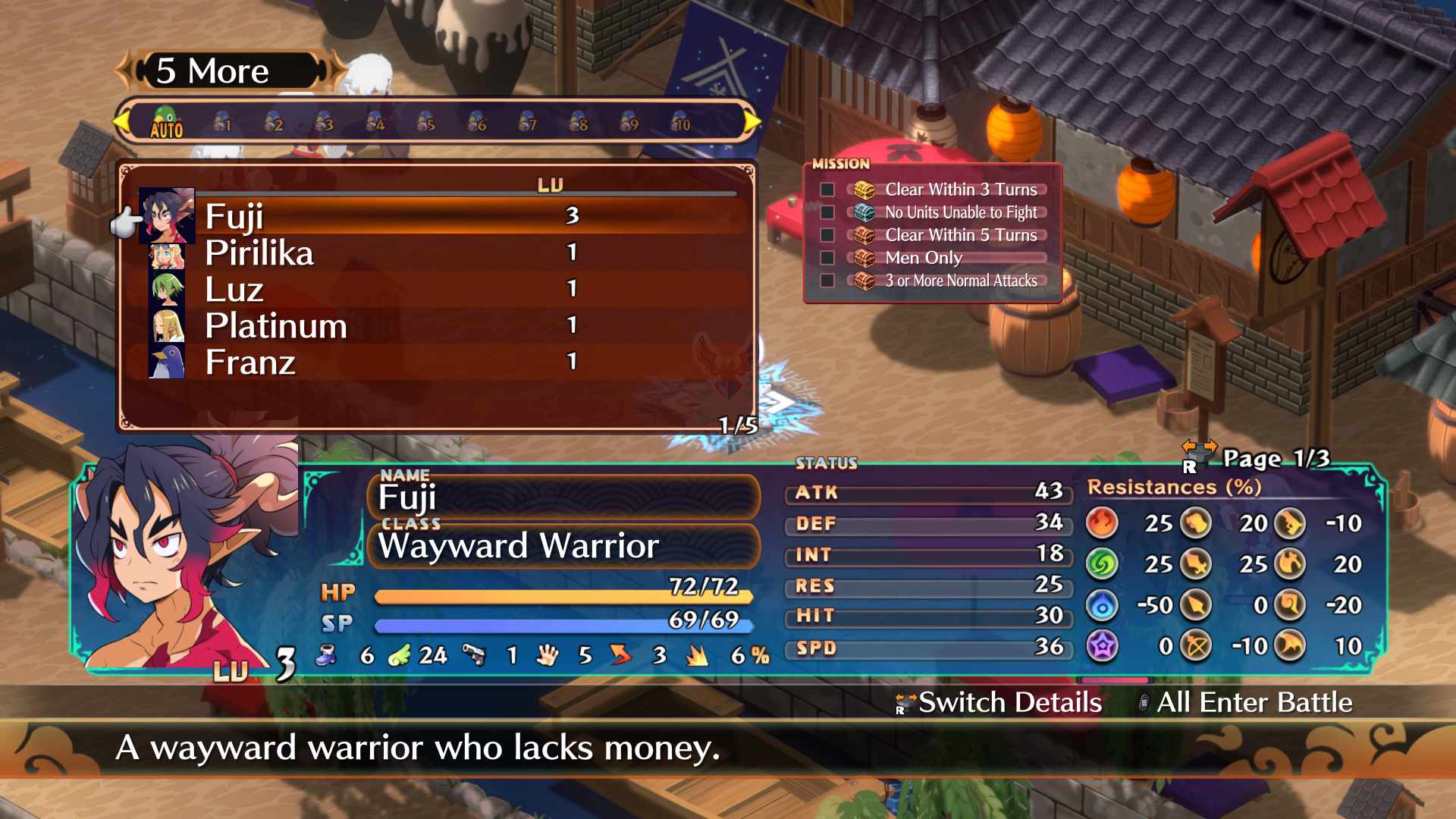Pick Luz from the unit roster
Image resolution: width=1456 pixels, height=819 pixels.
(x=234, y=290)
